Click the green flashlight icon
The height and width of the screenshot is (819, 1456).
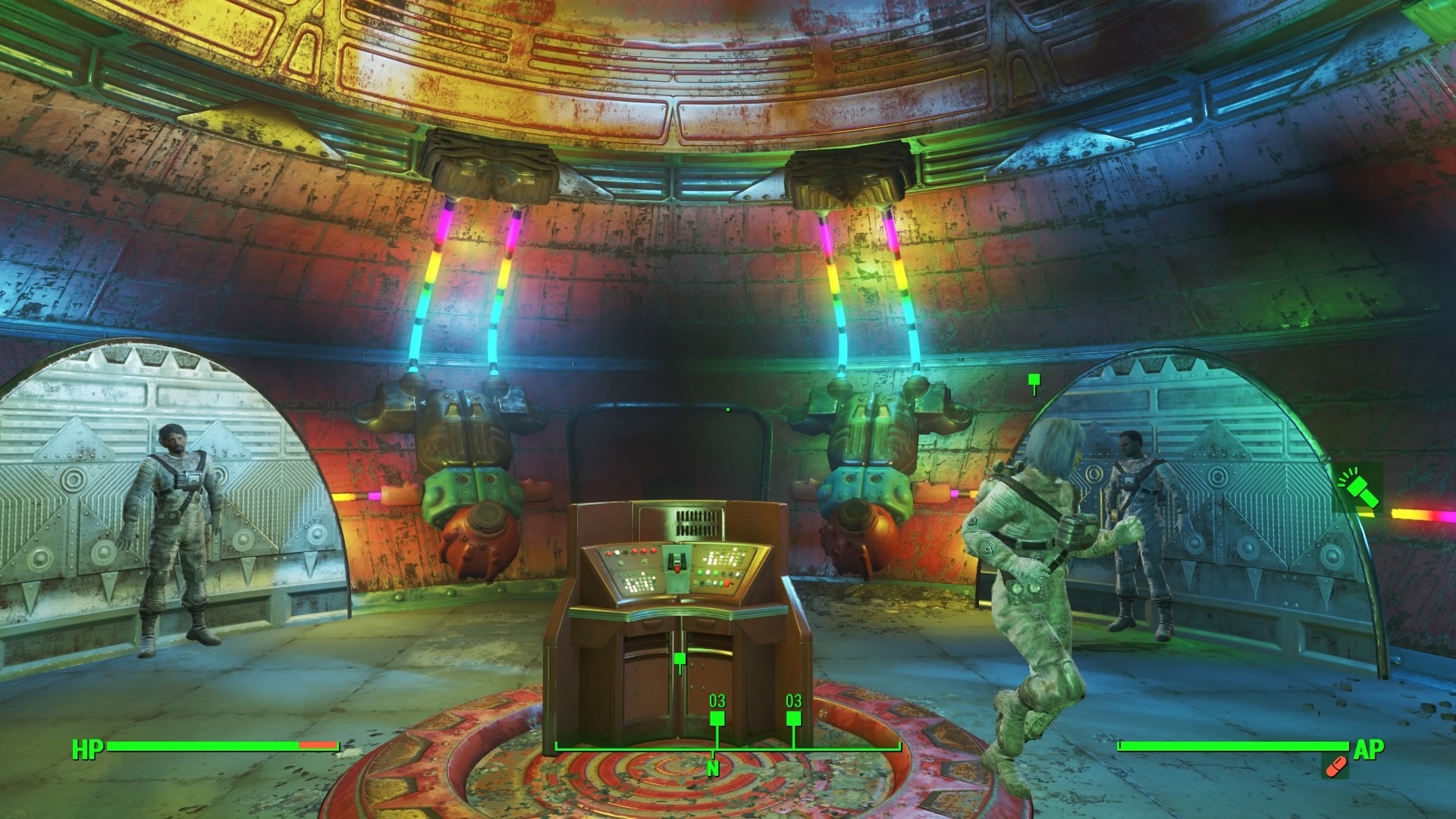click(1357, 488)
